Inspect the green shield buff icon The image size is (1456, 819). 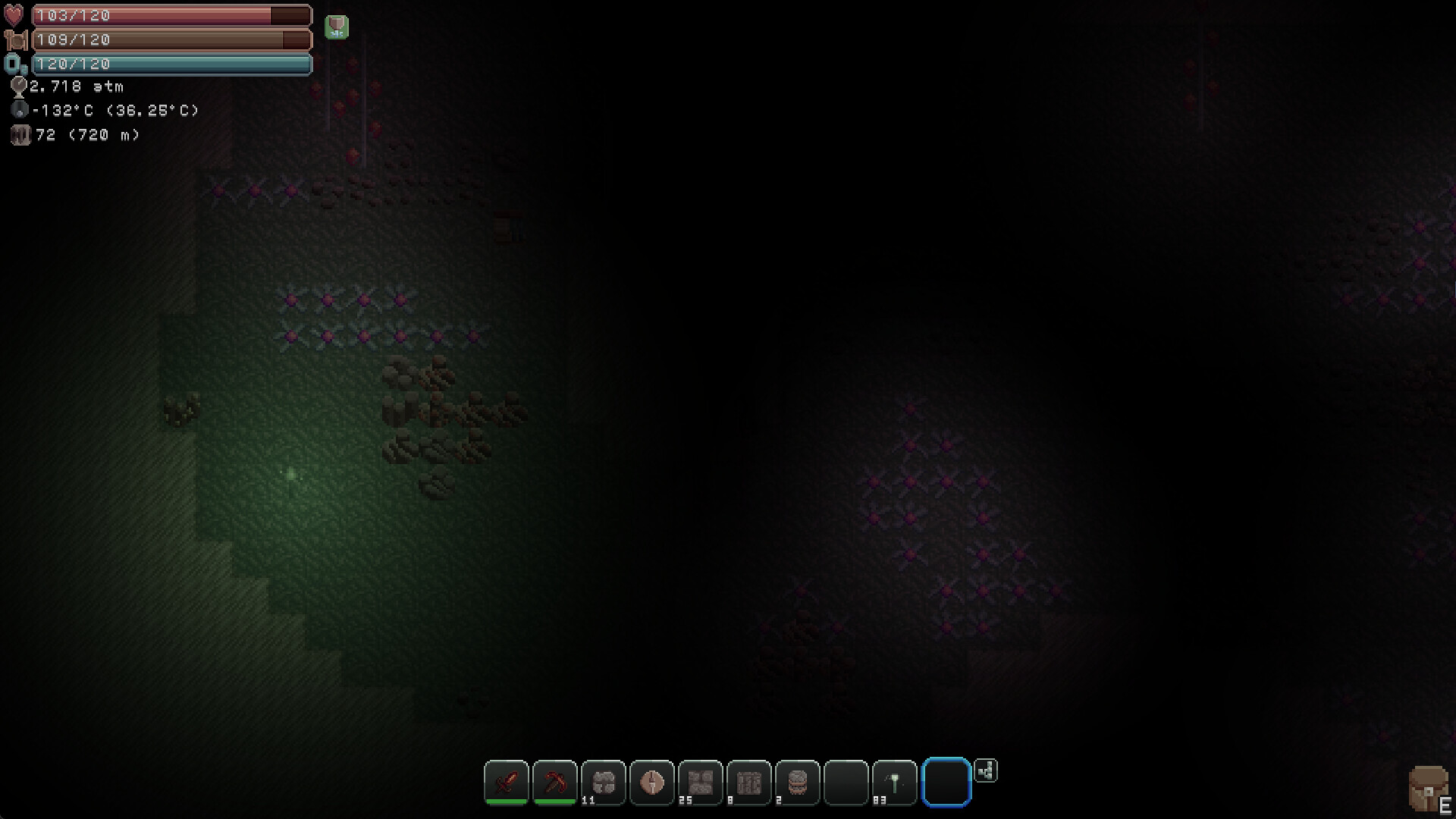(336, 26)
